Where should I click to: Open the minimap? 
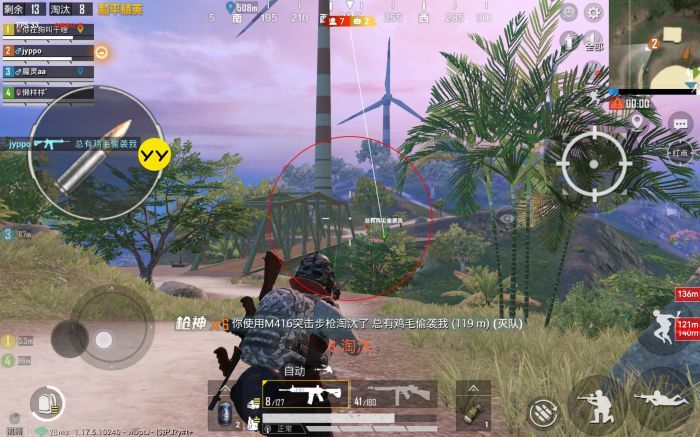[654, 43]
